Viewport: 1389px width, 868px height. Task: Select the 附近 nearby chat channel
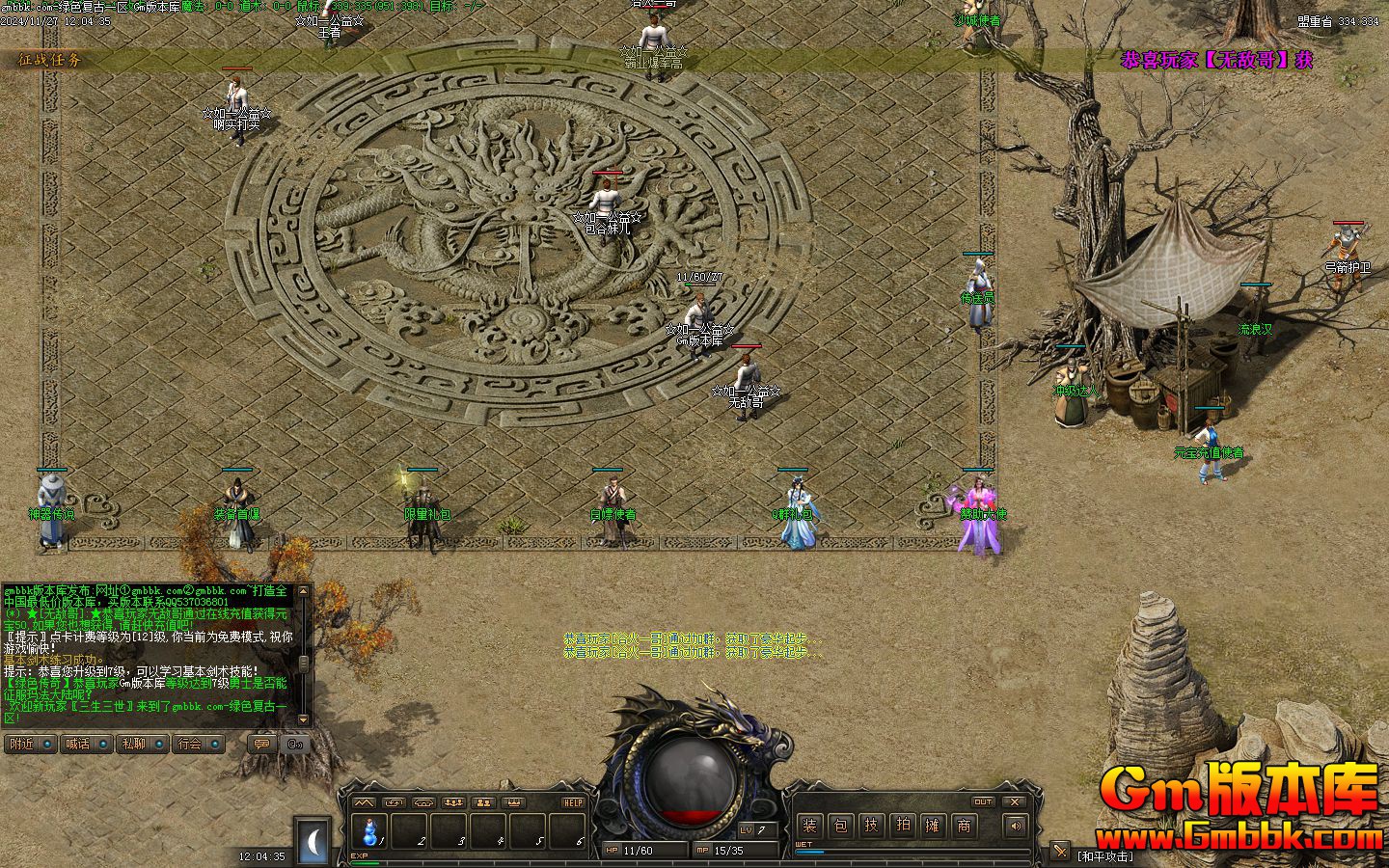tap(30, 744)
